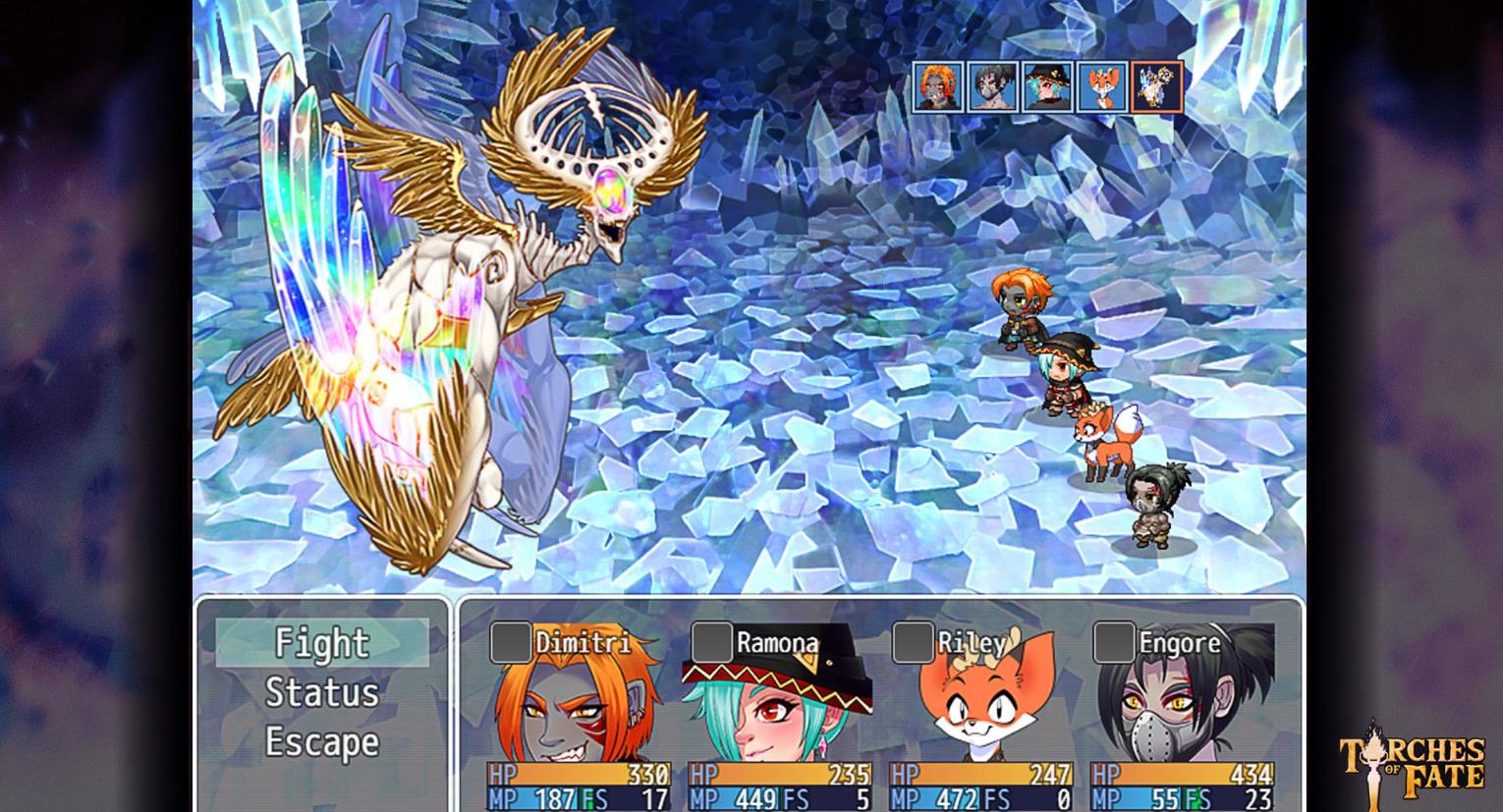This screenshot has height=812, width=1503.
Task: Open the Status screen from battle menu
Action: click(x=321, y=692)
